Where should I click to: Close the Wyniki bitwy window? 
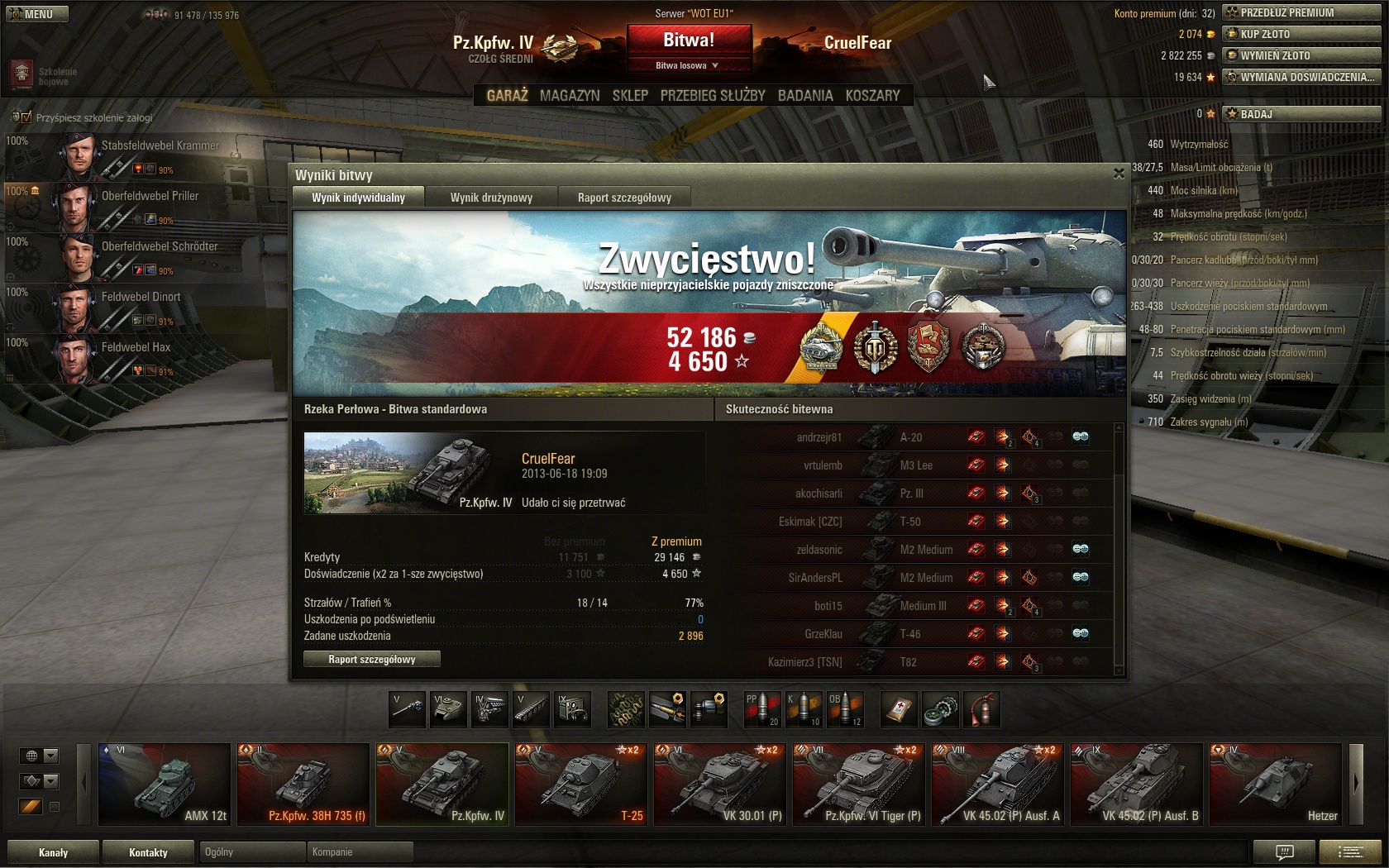point(1119,174)
